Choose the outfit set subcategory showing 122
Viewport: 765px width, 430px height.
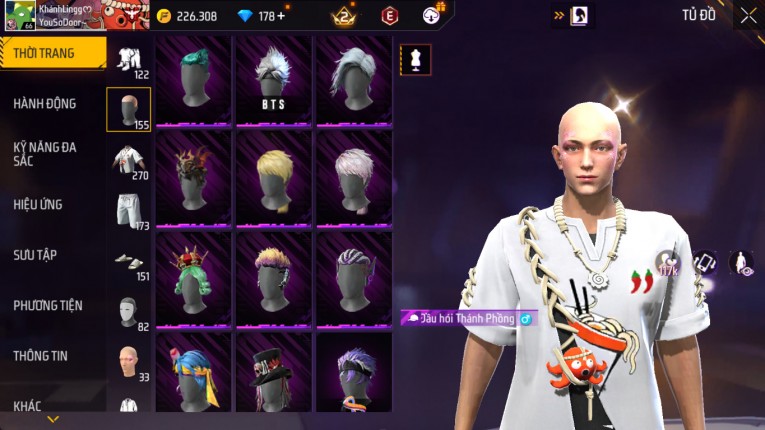click(x=129, y=59)
